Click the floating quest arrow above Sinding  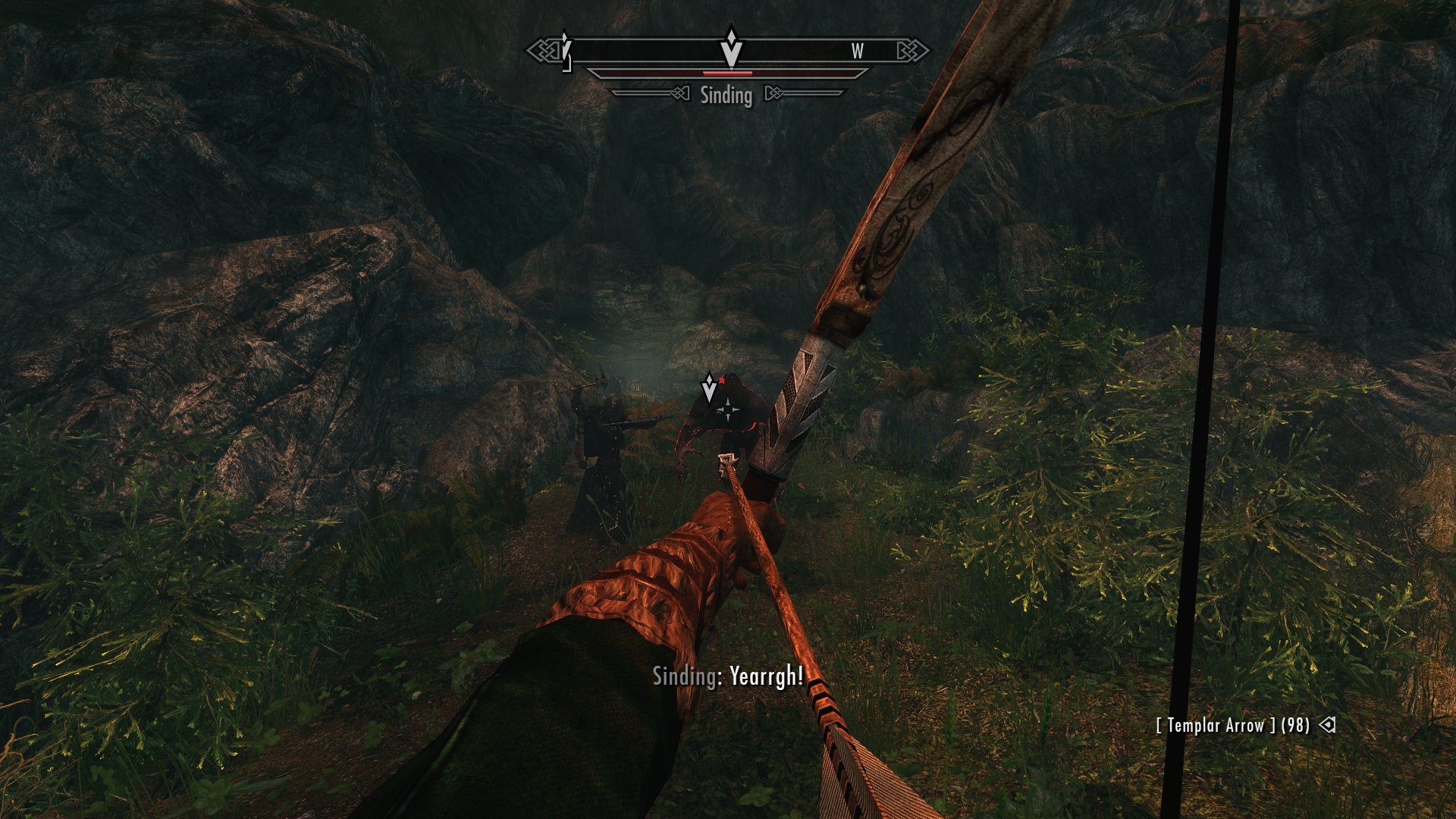[709, 388]
